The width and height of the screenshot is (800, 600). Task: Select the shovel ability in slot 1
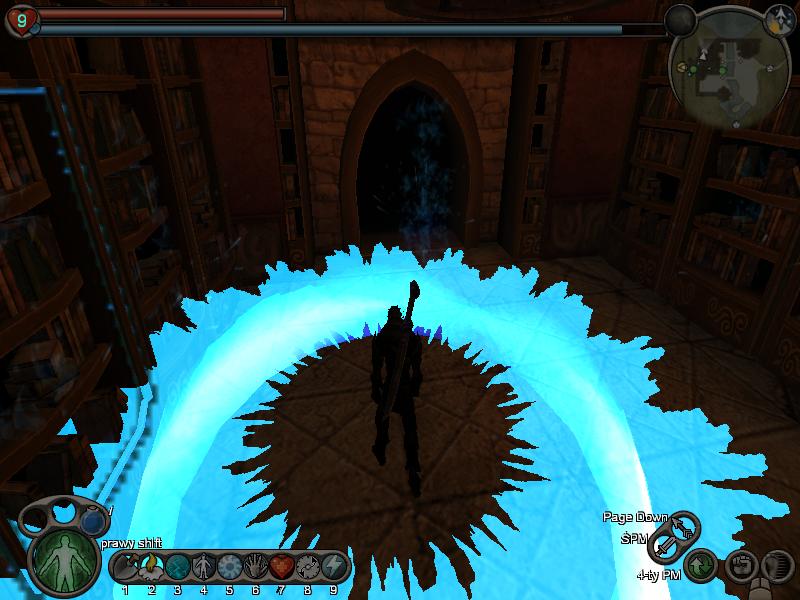[x=126, y=566]
